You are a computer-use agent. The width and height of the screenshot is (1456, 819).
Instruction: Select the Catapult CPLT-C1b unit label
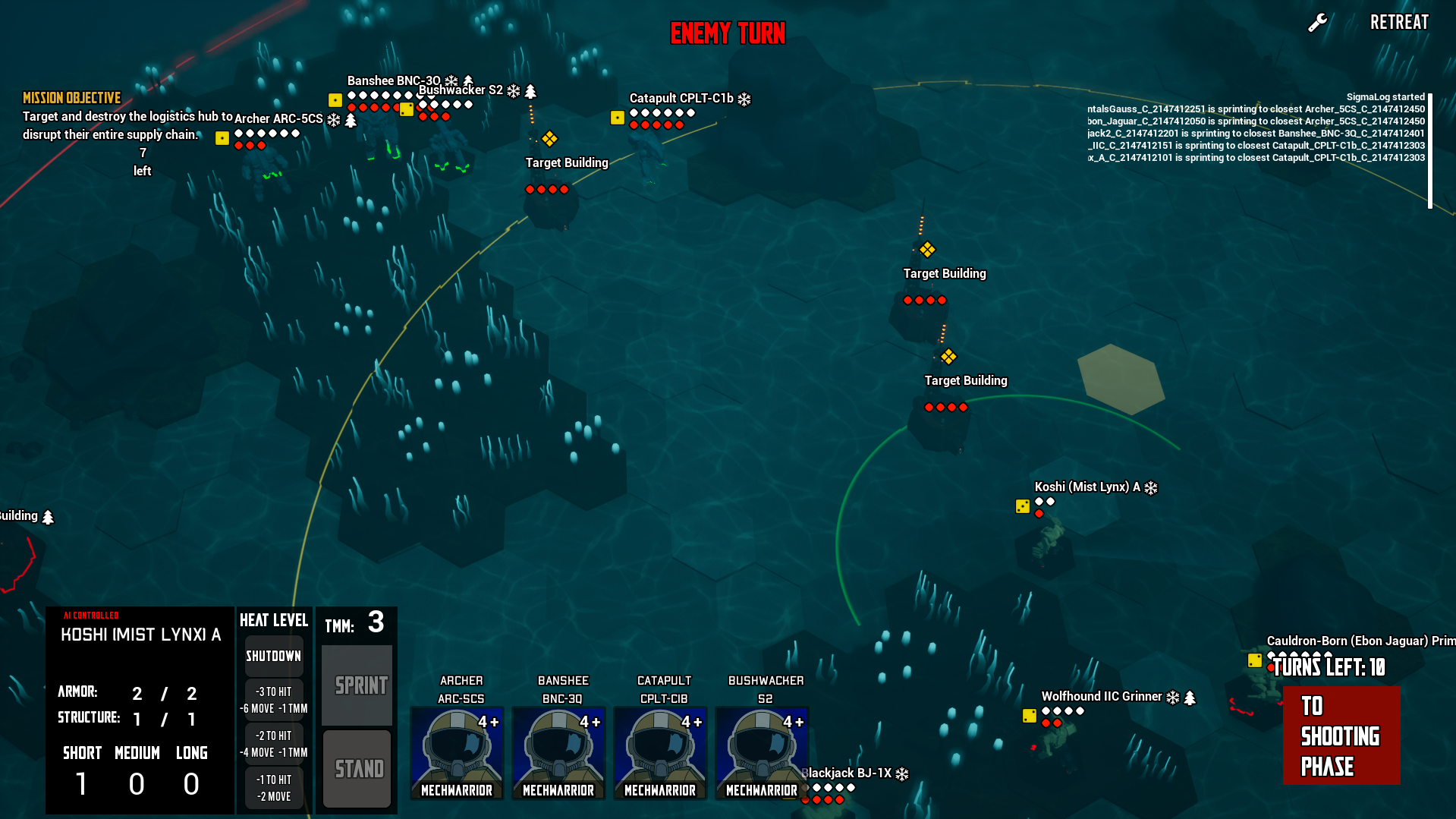tap(681, 99)
